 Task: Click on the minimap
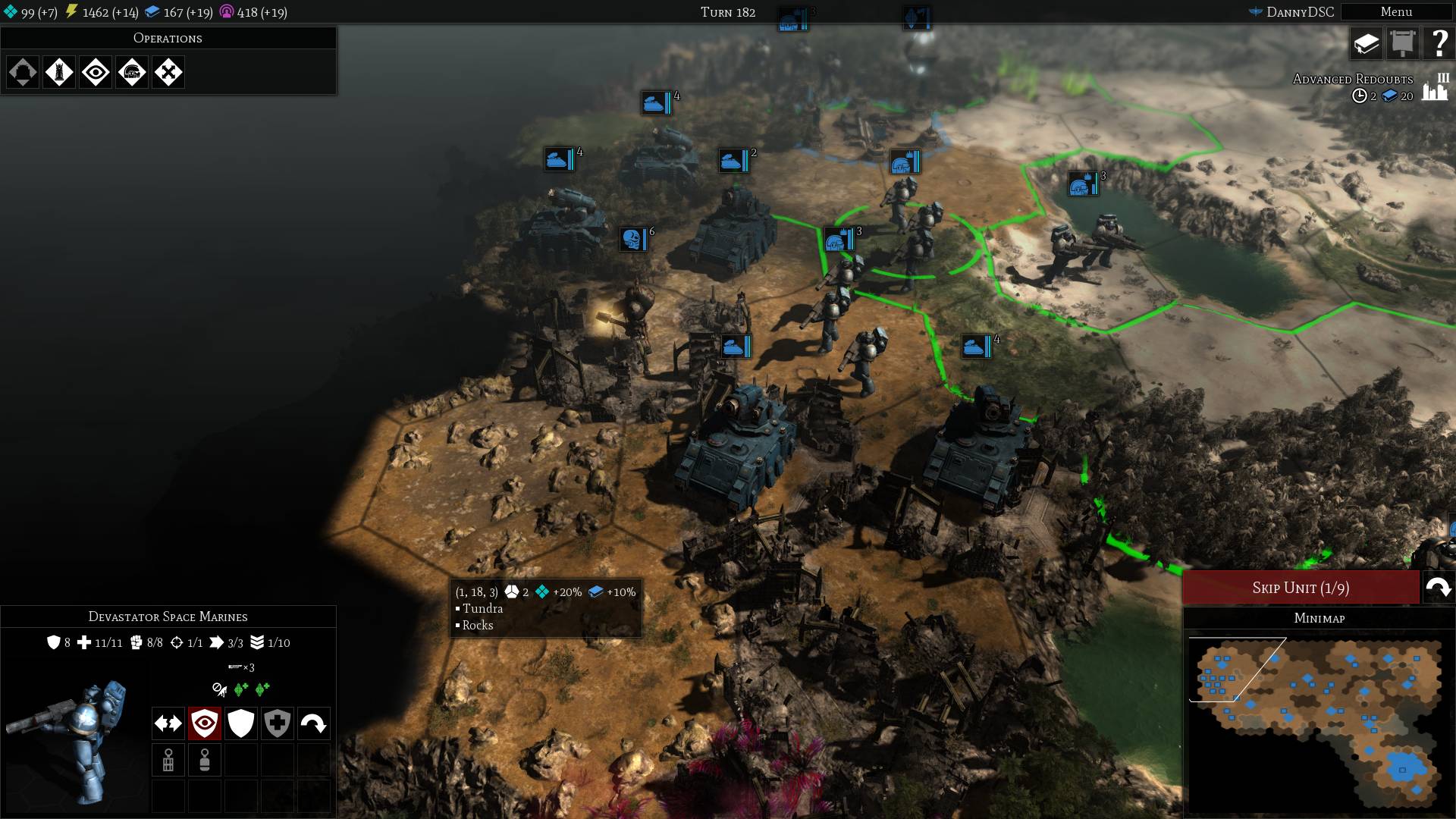pyautogui.click(x=1318, y=720)
